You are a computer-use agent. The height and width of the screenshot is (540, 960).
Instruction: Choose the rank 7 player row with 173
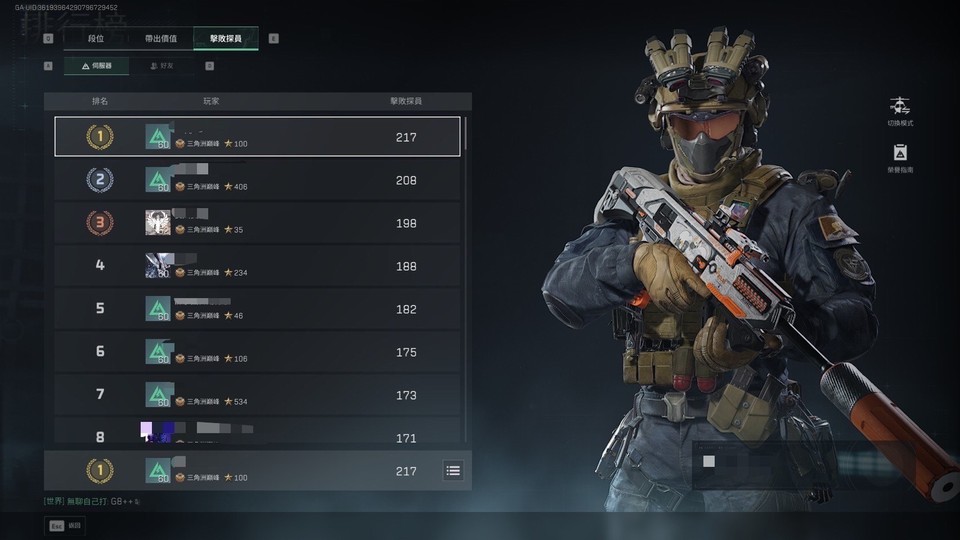257,395
